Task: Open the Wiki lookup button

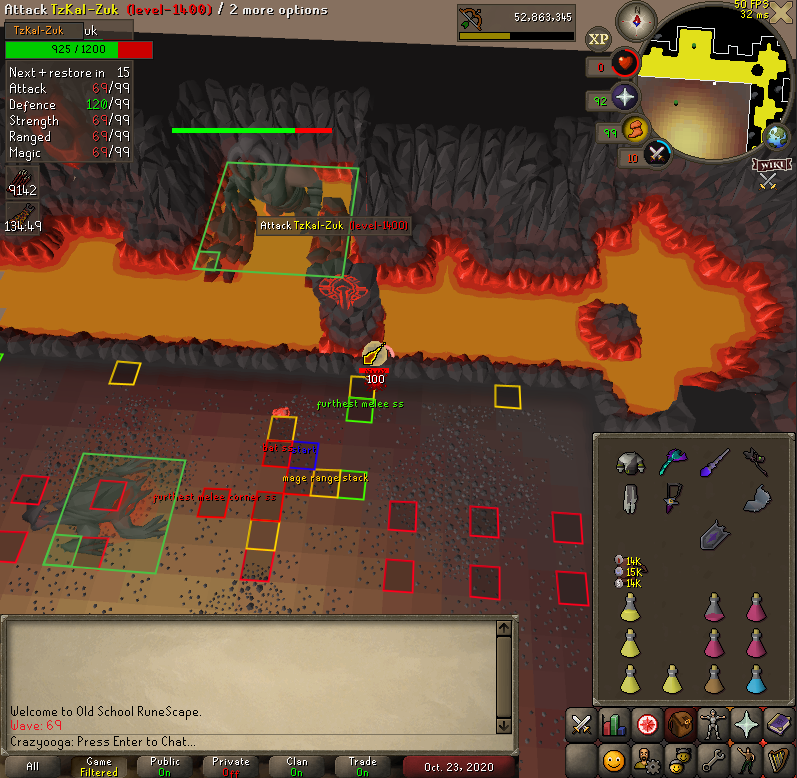Action: coord(768,163)
